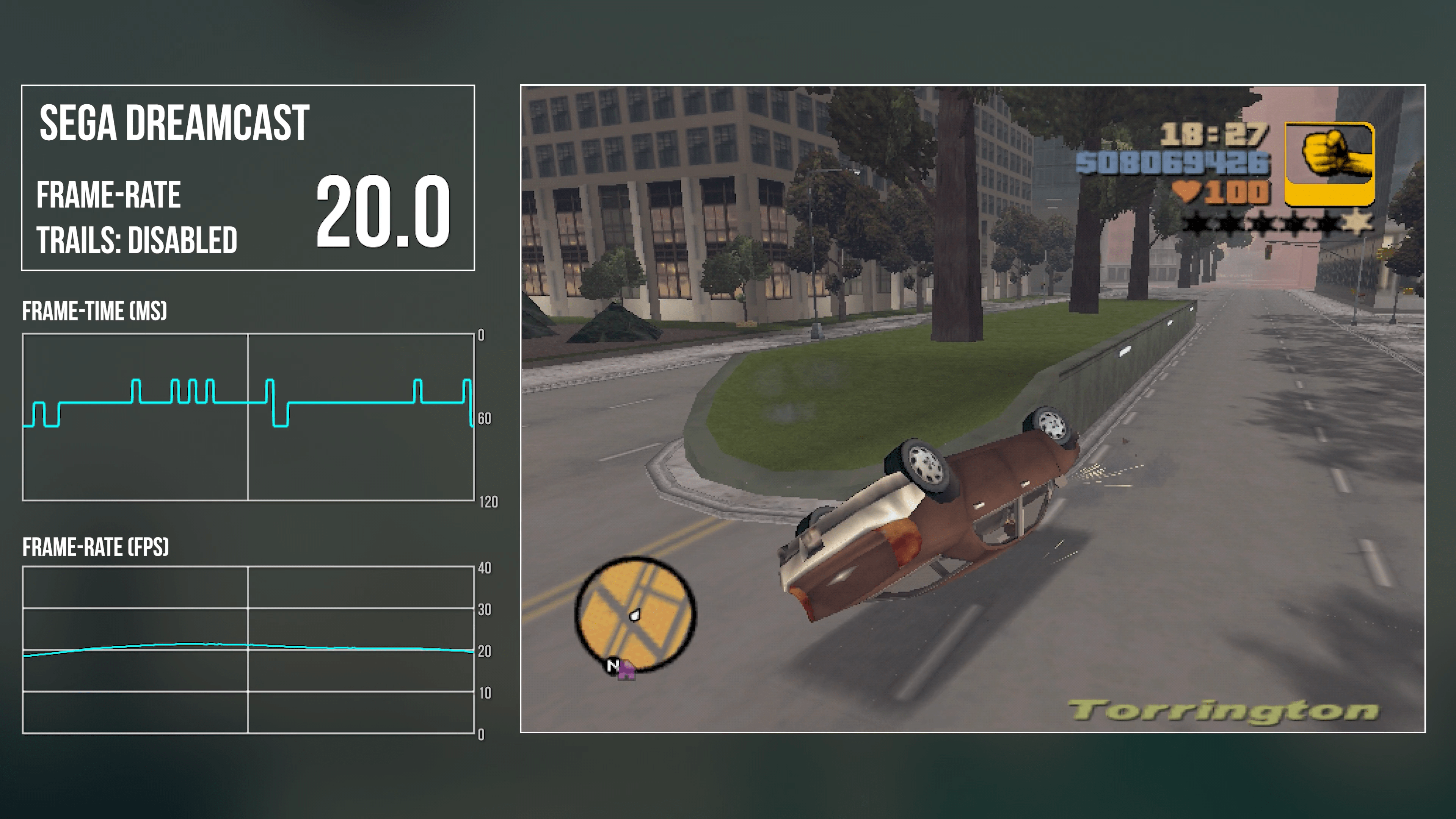Select the fist weapon icon
Viewport: 1456px width, 819px height.
pos(1329,163)
